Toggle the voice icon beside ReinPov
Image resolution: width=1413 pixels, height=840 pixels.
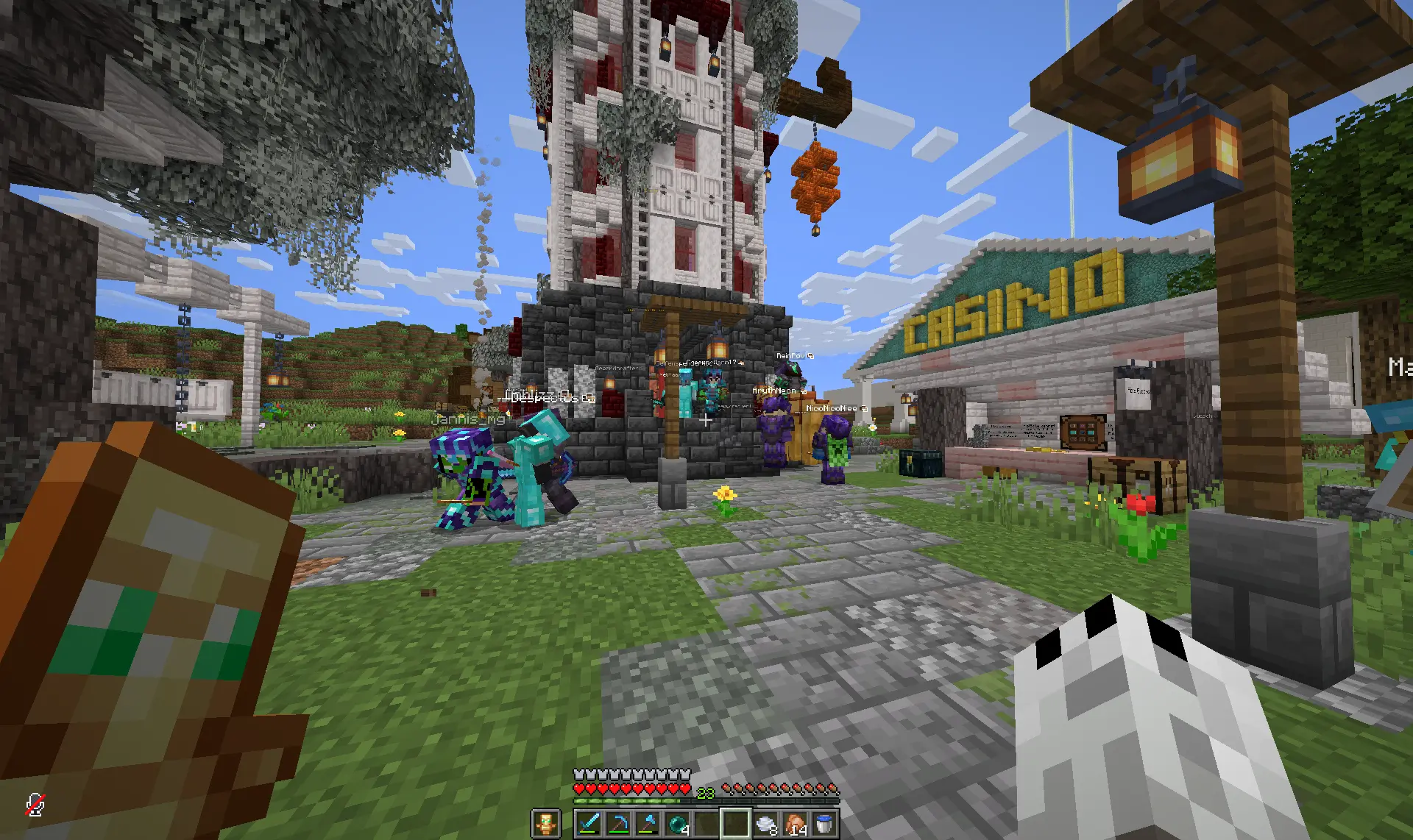(x=810, y=356)
